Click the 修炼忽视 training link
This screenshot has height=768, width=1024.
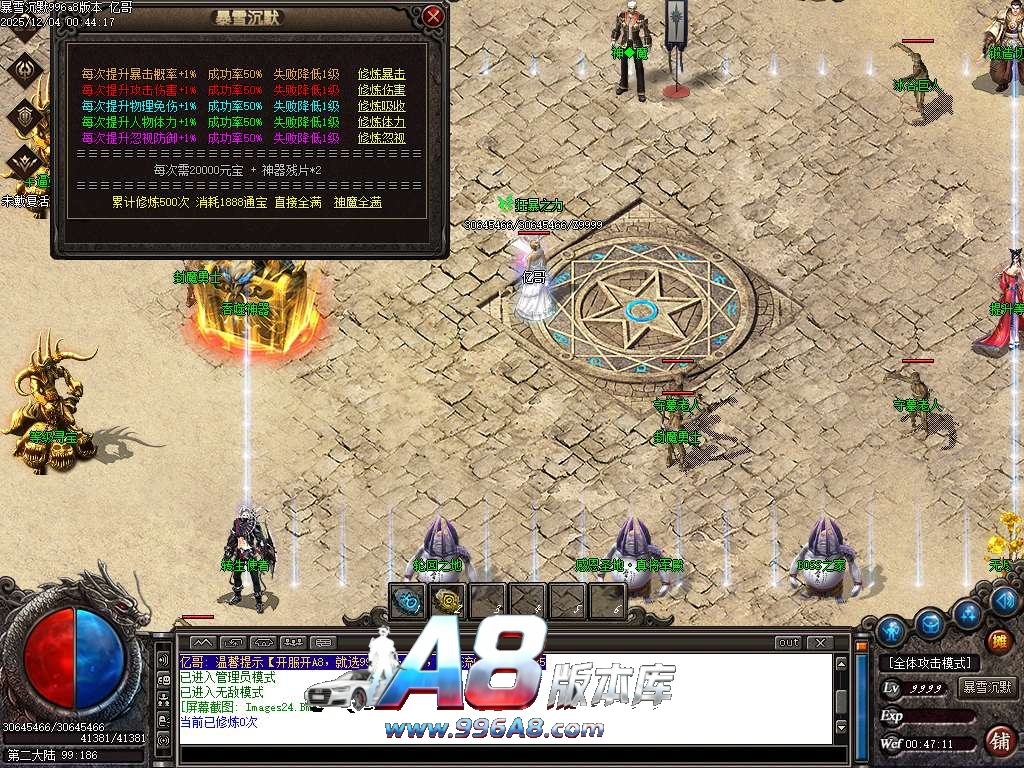coord(382,138)
